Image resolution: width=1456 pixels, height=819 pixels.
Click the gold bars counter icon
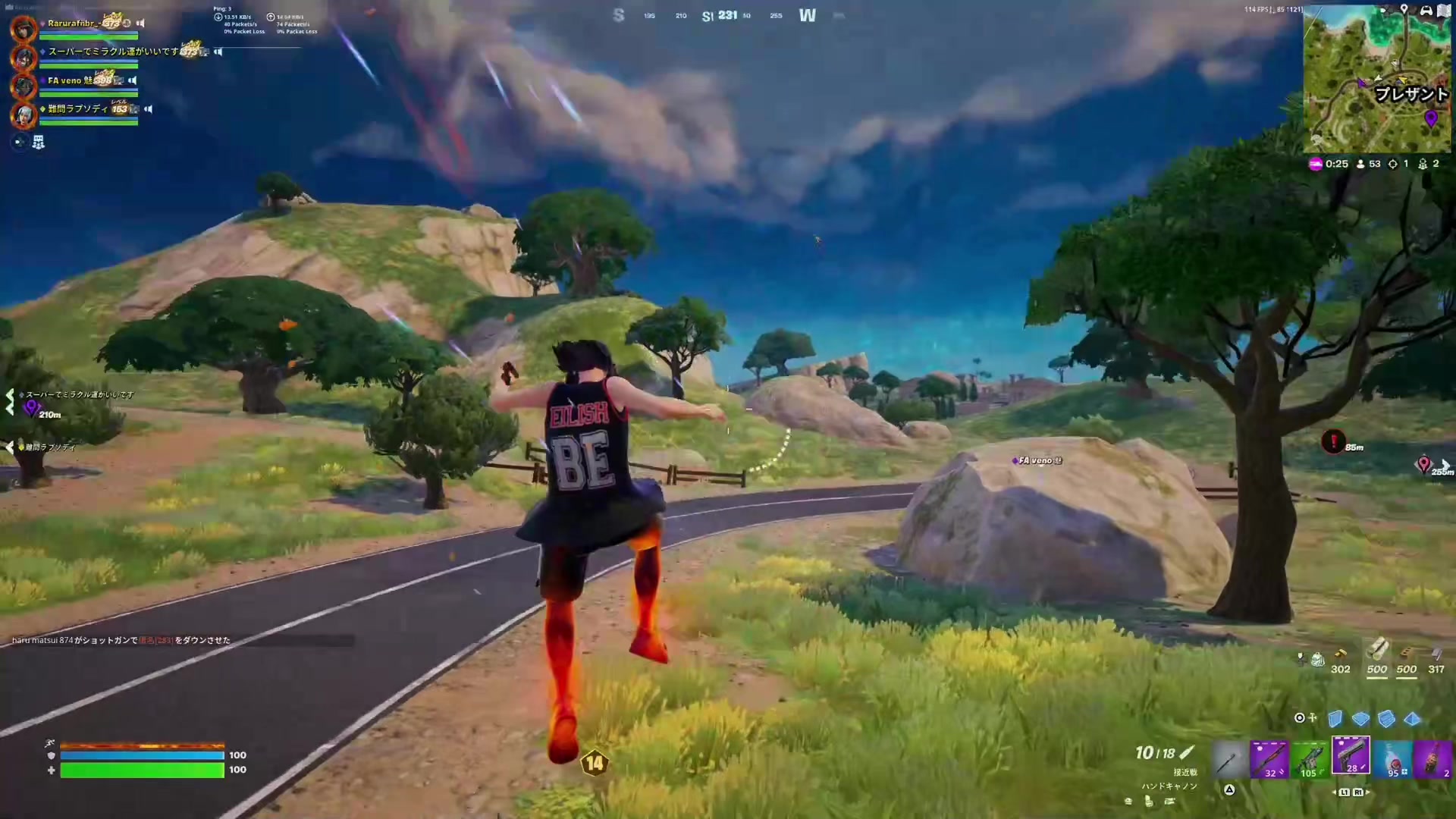1341,653
